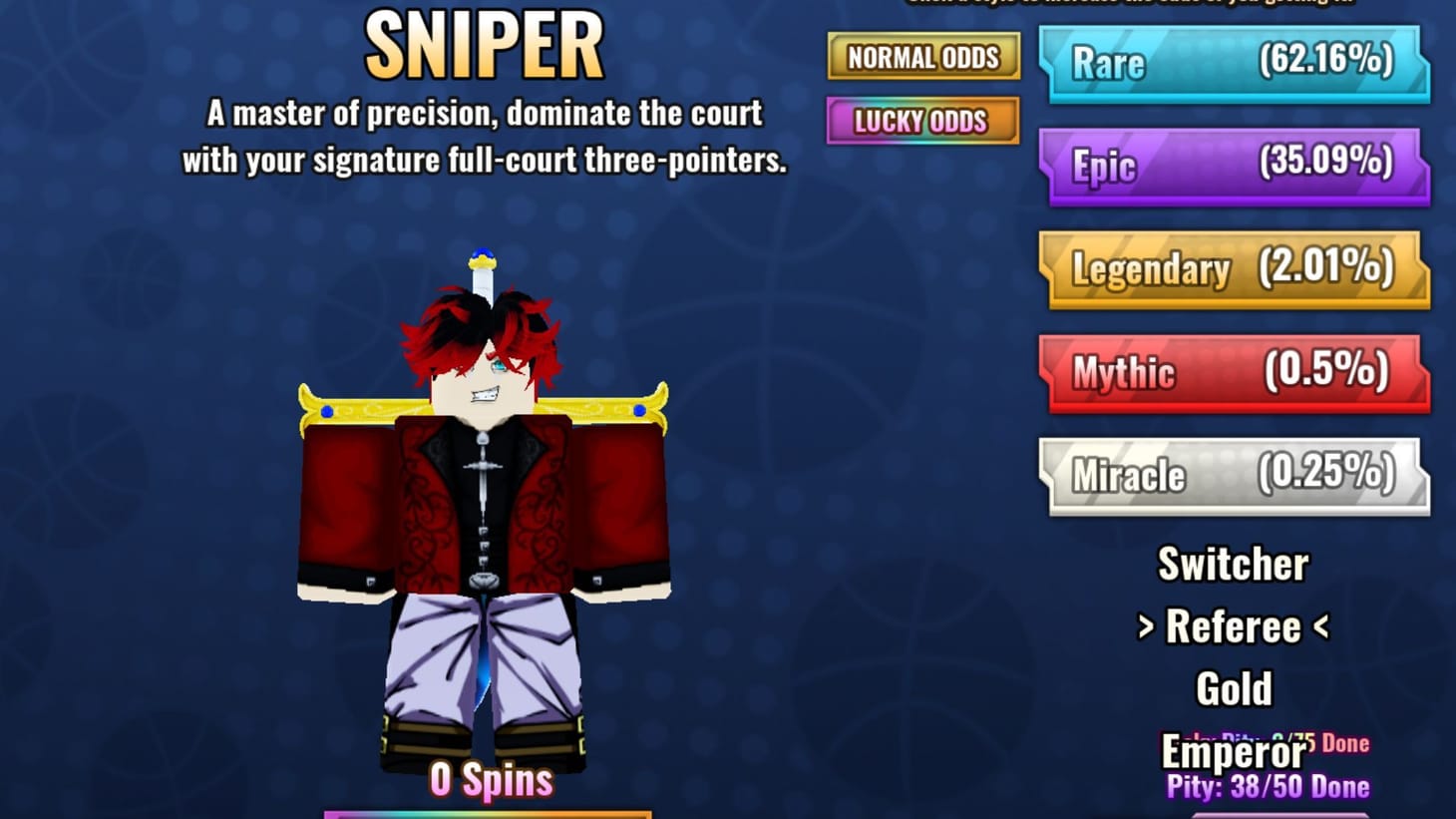Switch to LUCKY ODDS mode
Viewport: 1456px width, 819px height.
(922, 122)
